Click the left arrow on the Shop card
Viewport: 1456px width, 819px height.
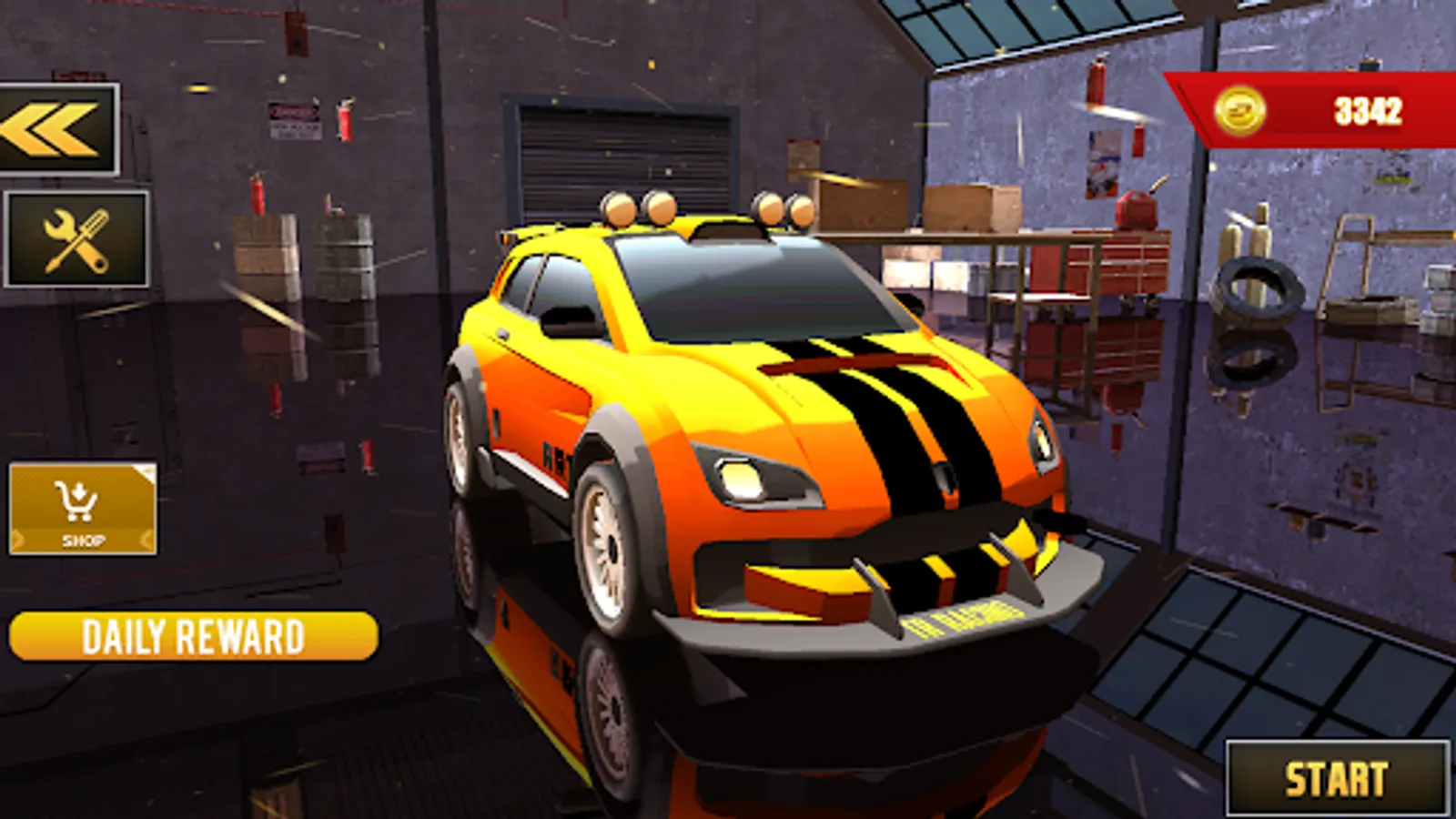coord(19,539)
